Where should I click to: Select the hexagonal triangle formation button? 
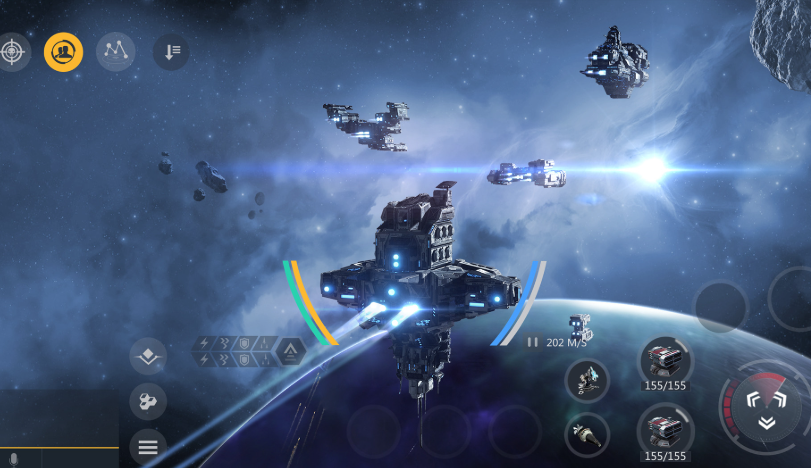click(291, 350)
